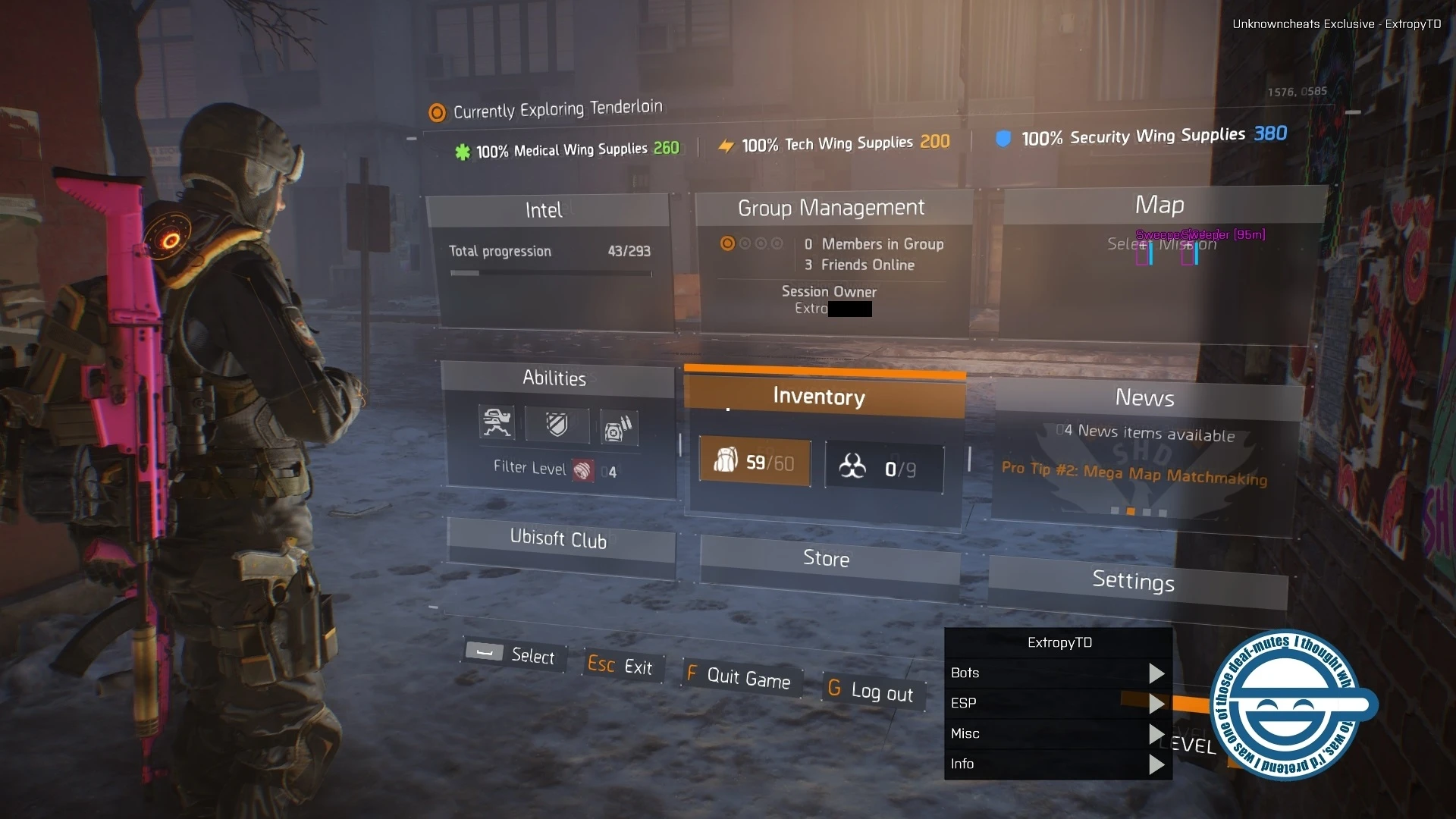
Task: Click the red Filter Level mask icon
Action: (583, 469)
